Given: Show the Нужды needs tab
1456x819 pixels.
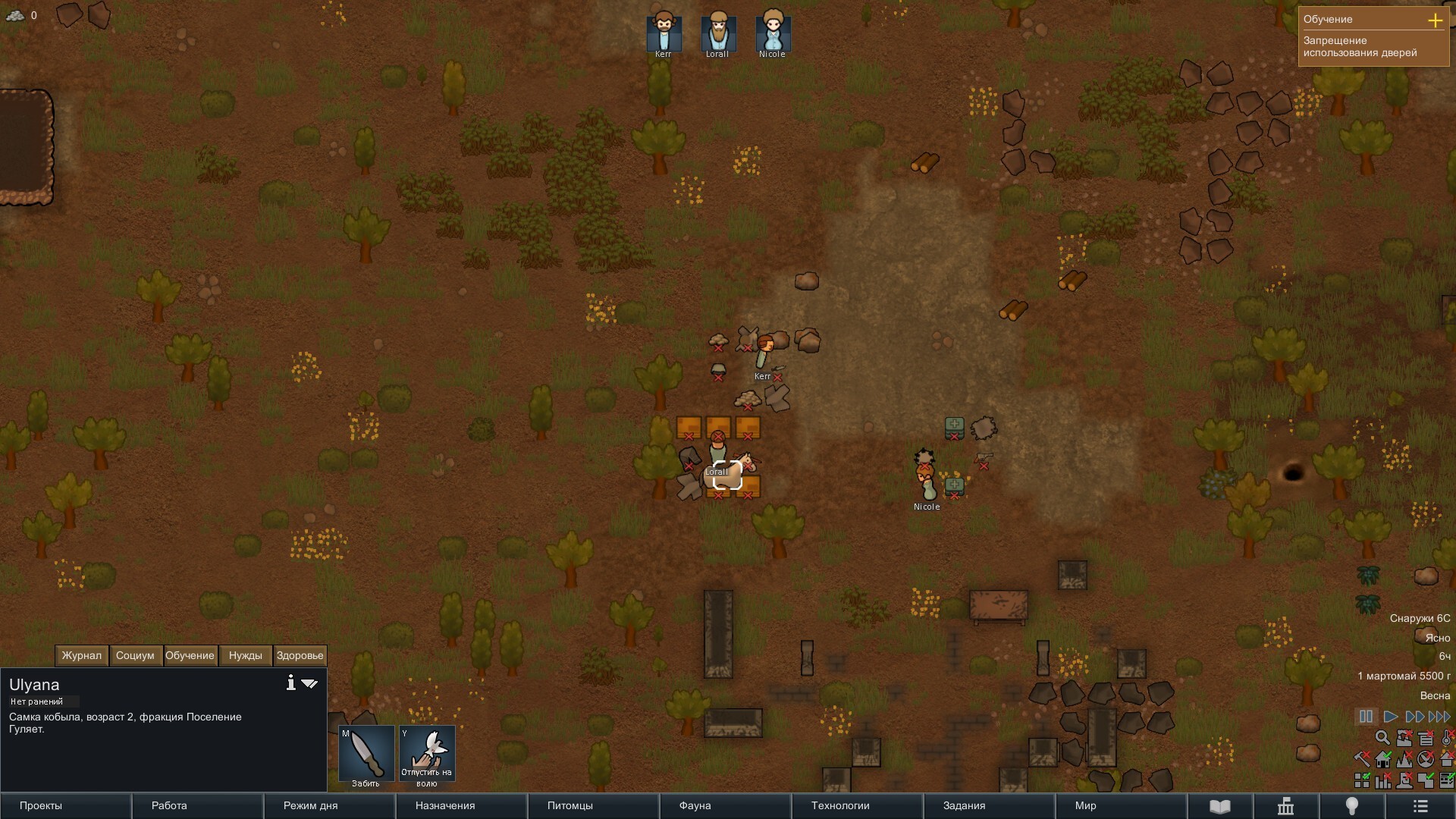Looking at the screenshot, I should pyautogui.click(x=245, y=656).
